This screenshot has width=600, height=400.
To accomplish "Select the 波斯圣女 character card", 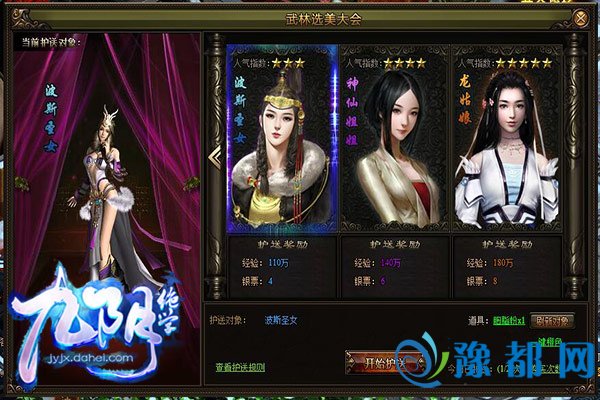I will click(280, 140).
